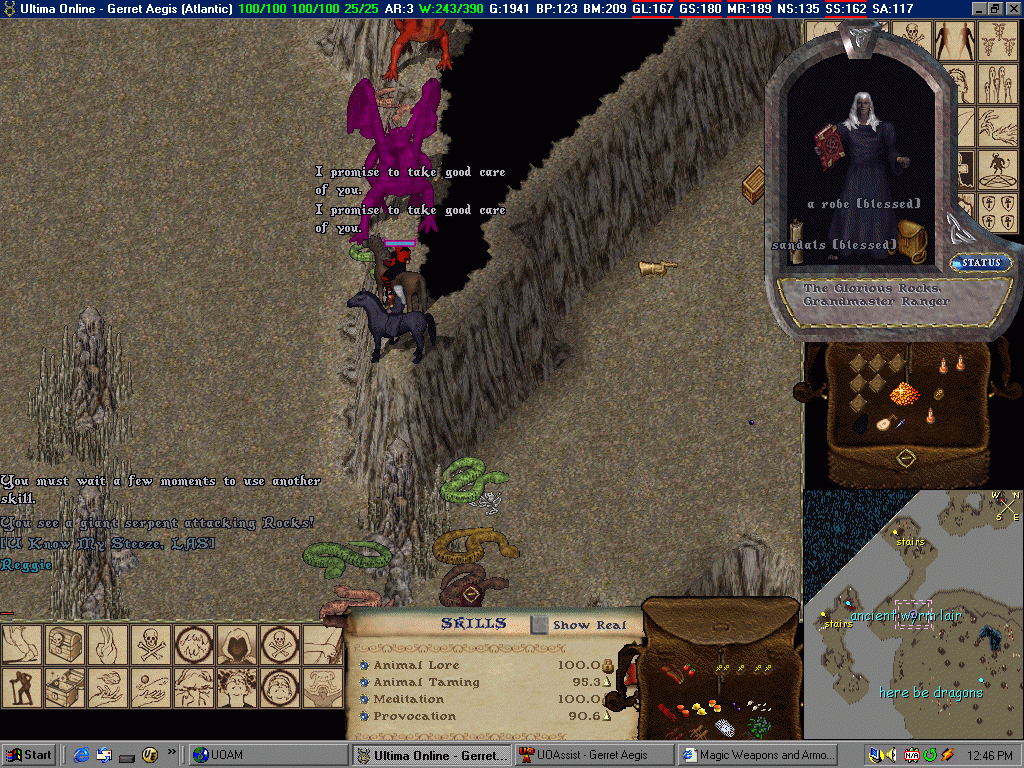The width and height of the screenshot is (1024, 768).
Task: Open the backpack on the paperdoll
Action: (912, 241)
